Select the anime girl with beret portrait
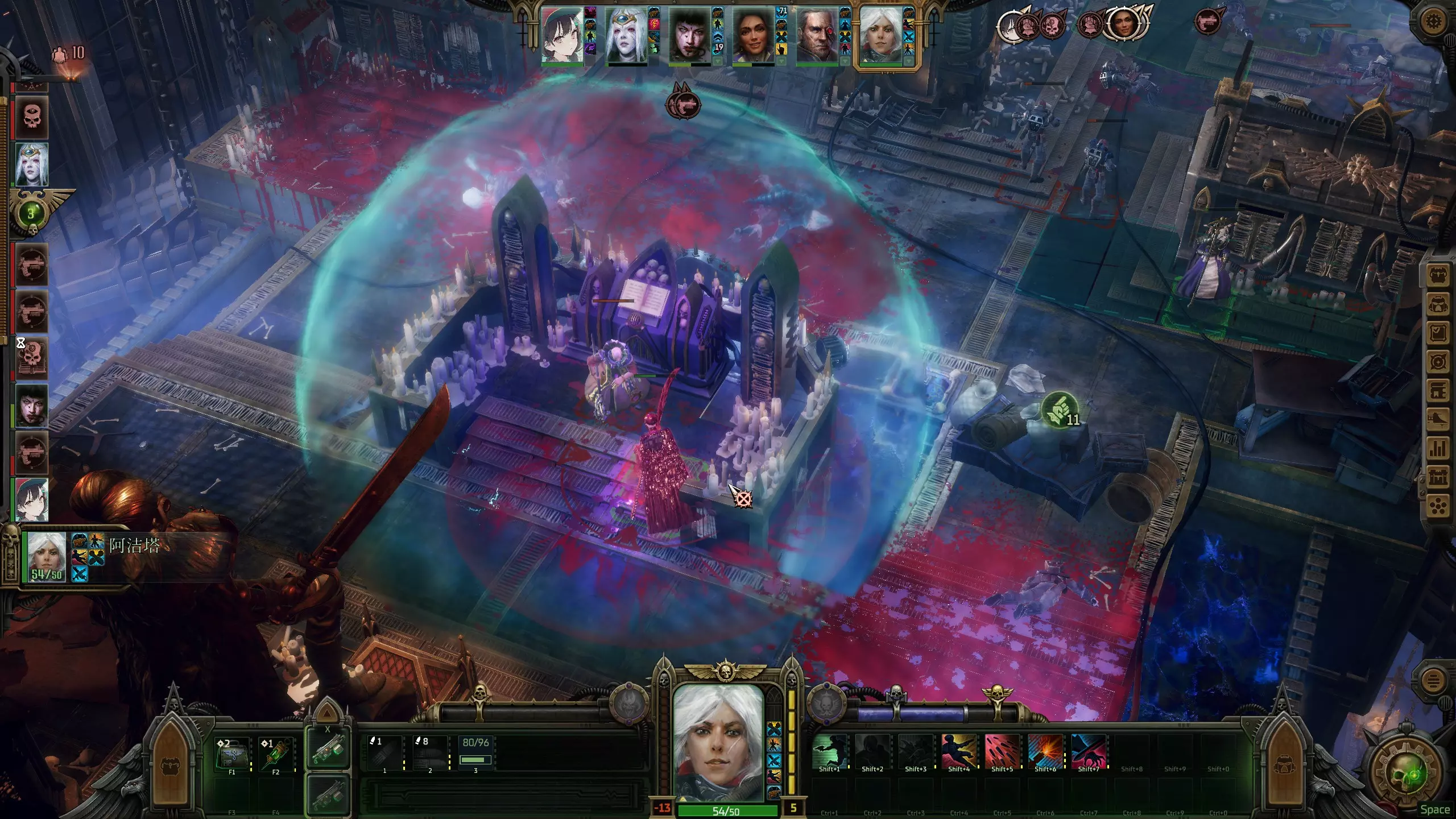1456x819 pixels. [x=562, y=35]
